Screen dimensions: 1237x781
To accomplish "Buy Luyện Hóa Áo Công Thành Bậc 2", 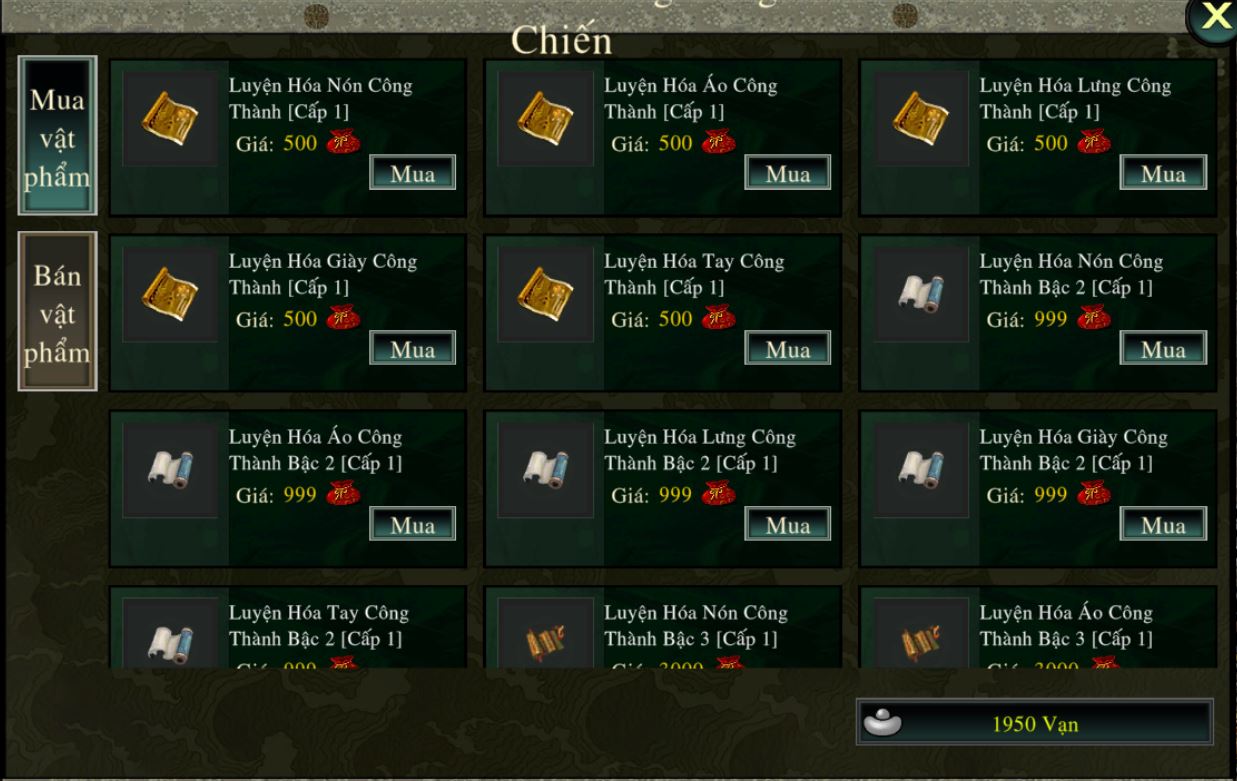I will tap(412, 524).
